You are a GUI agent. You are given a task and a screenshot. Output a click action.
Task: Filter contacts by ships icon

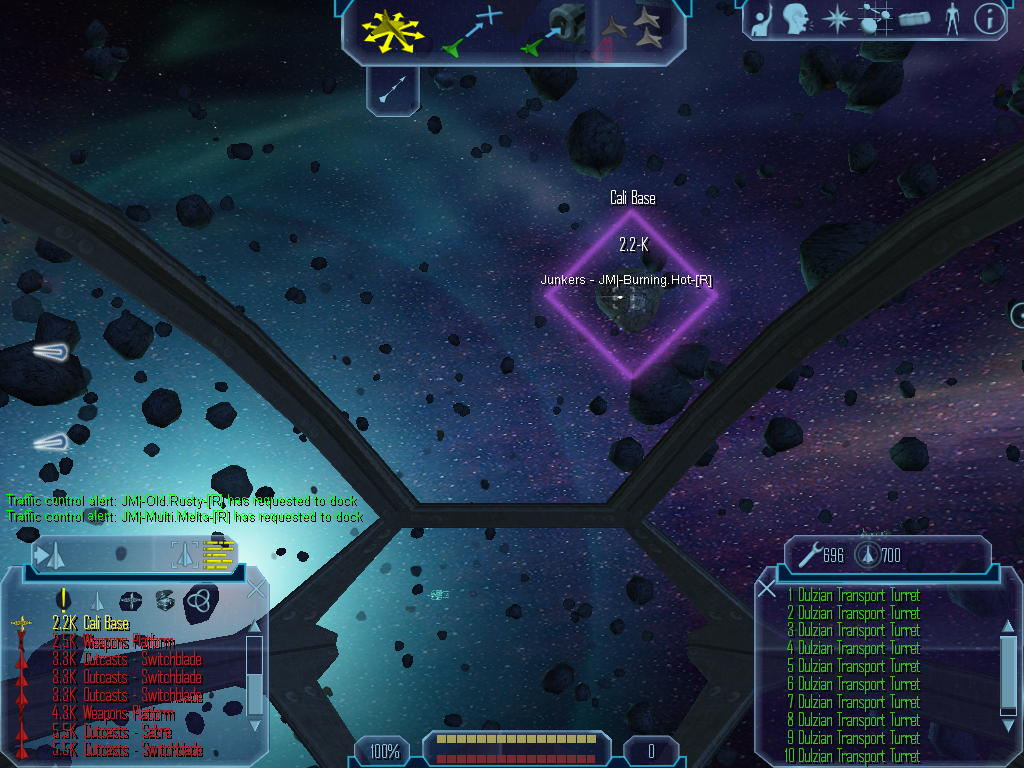point(98,600)
